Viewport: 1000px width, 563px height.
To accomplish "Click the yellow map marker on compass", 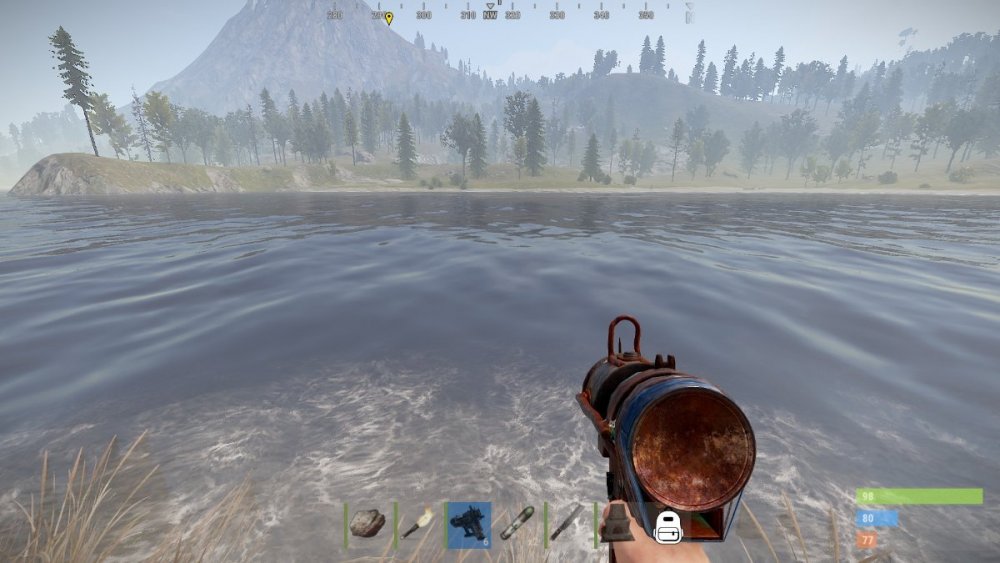I will [389, 17].
